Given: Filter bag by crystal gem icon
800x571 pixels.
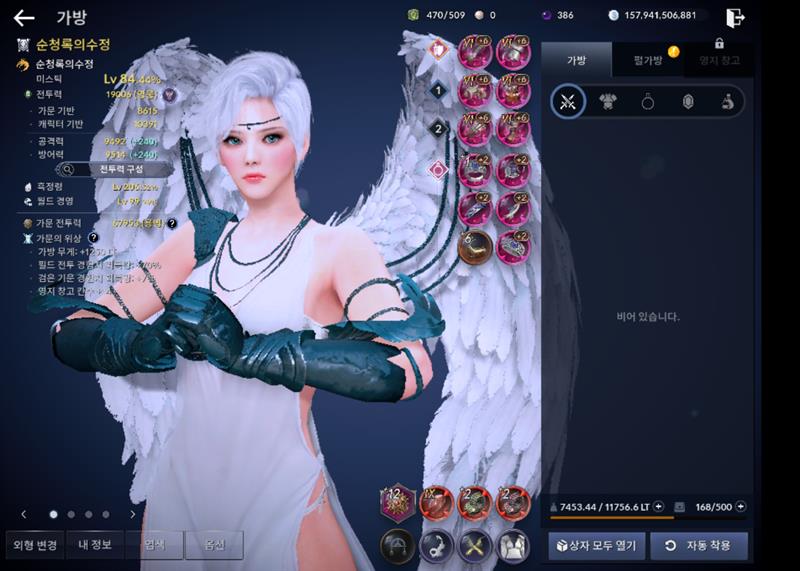Looking at the screenshot, I should [688, 101].
